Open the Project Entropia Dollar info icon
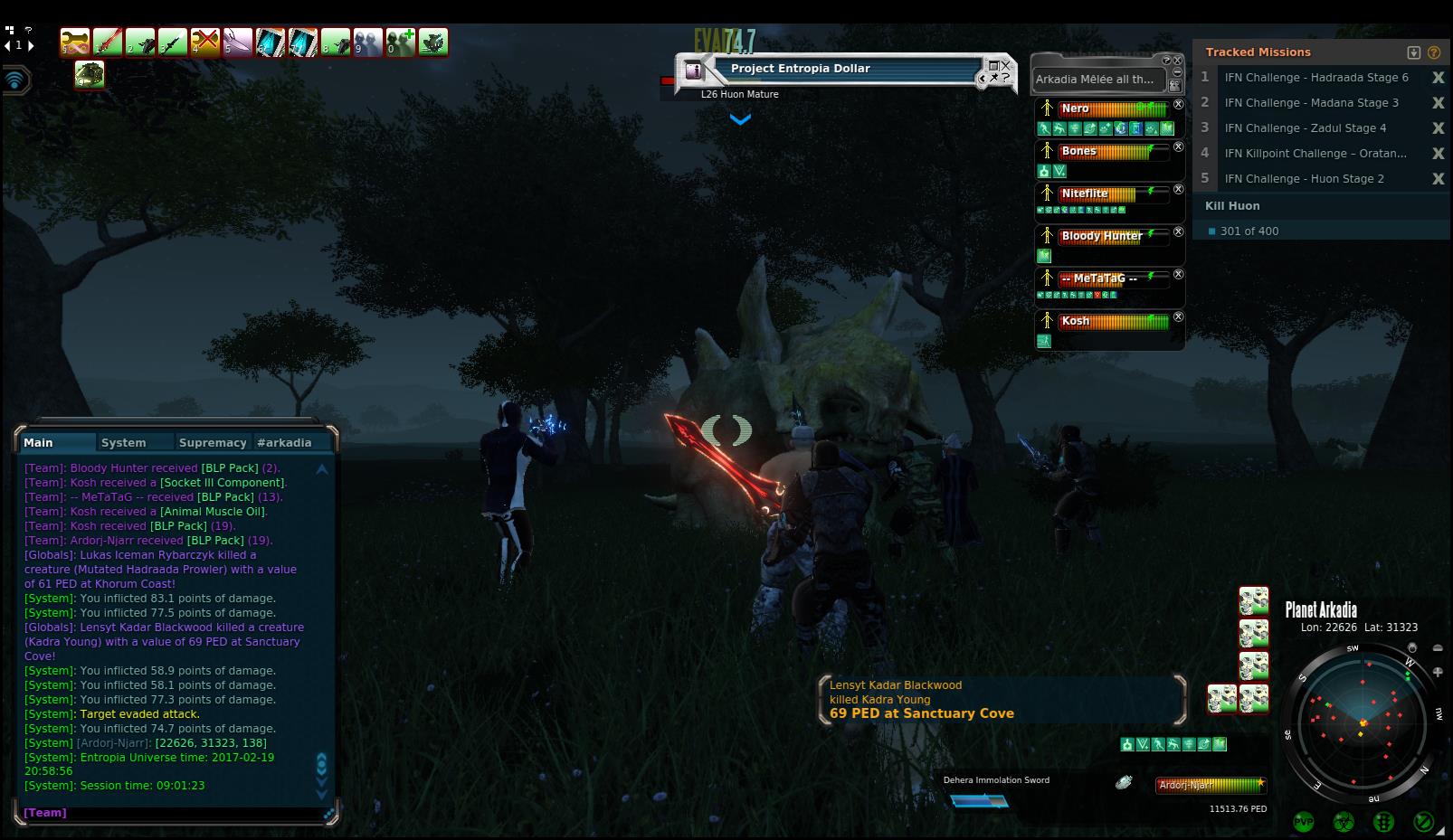 694,69
